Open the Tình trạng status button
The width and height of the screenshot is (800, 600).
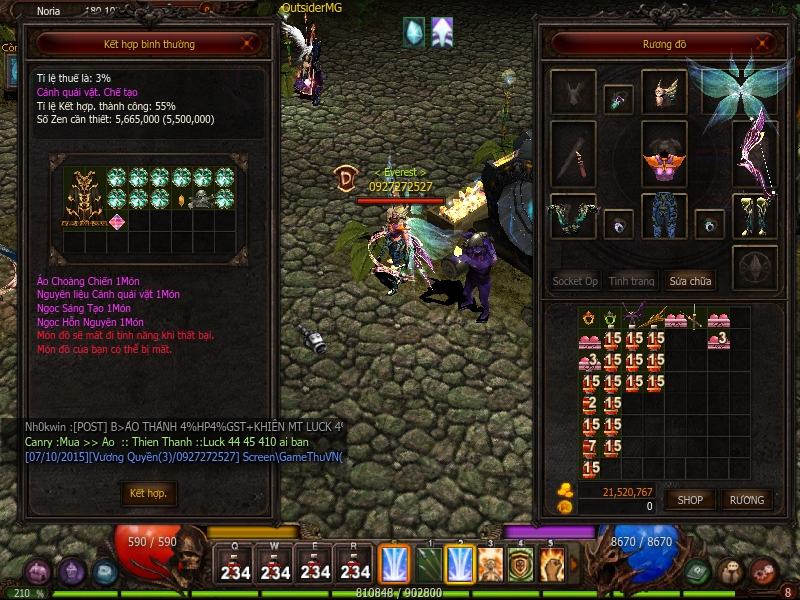632,281
